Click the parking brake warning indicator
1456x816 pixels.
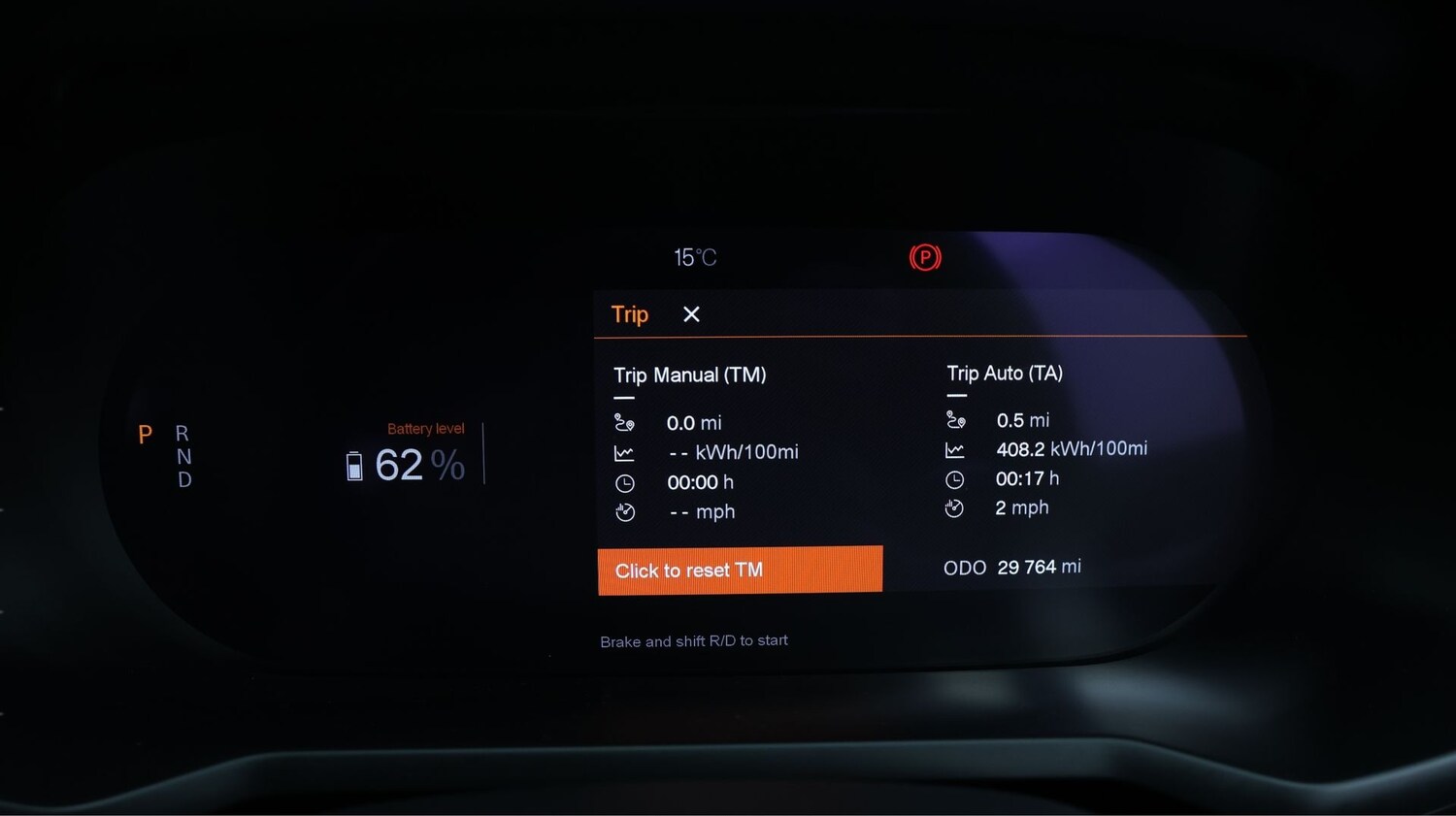click(x=925, y=257)
